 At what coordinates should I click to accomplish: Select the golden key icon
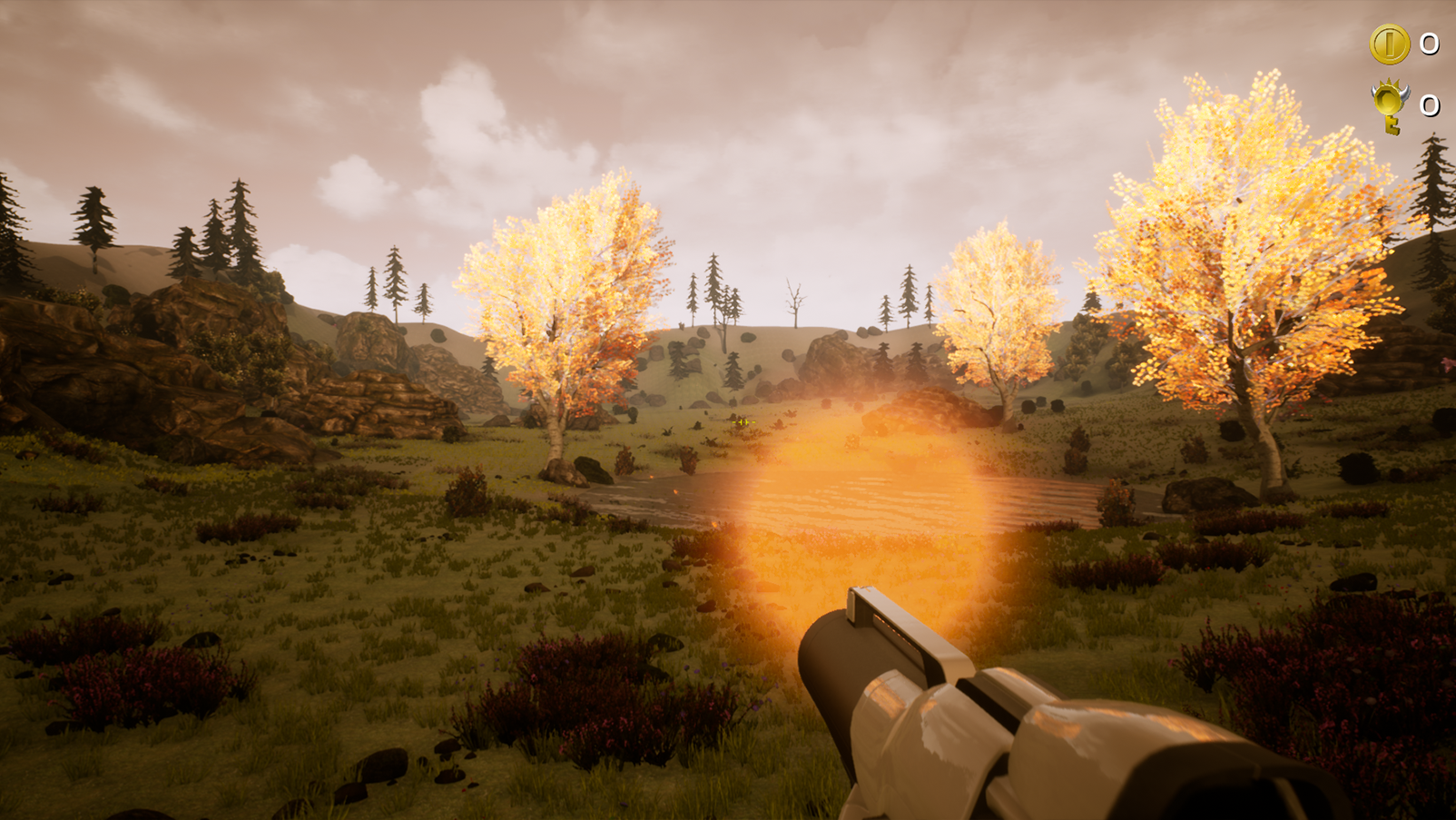[x=1390, y=105]
